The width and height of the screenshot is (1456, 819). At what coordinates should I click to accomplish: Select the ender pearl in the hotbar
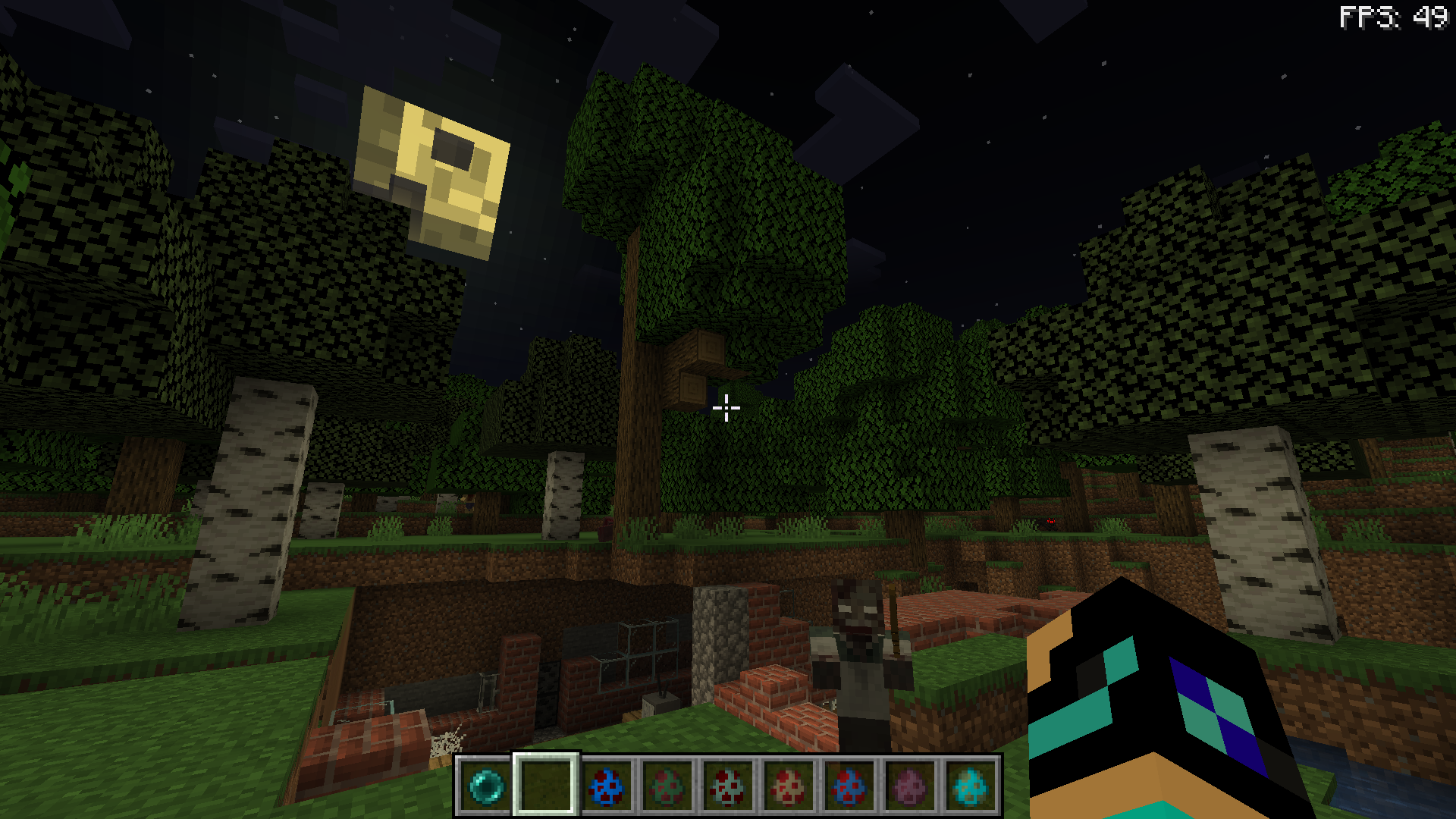(x=485, y=785)
